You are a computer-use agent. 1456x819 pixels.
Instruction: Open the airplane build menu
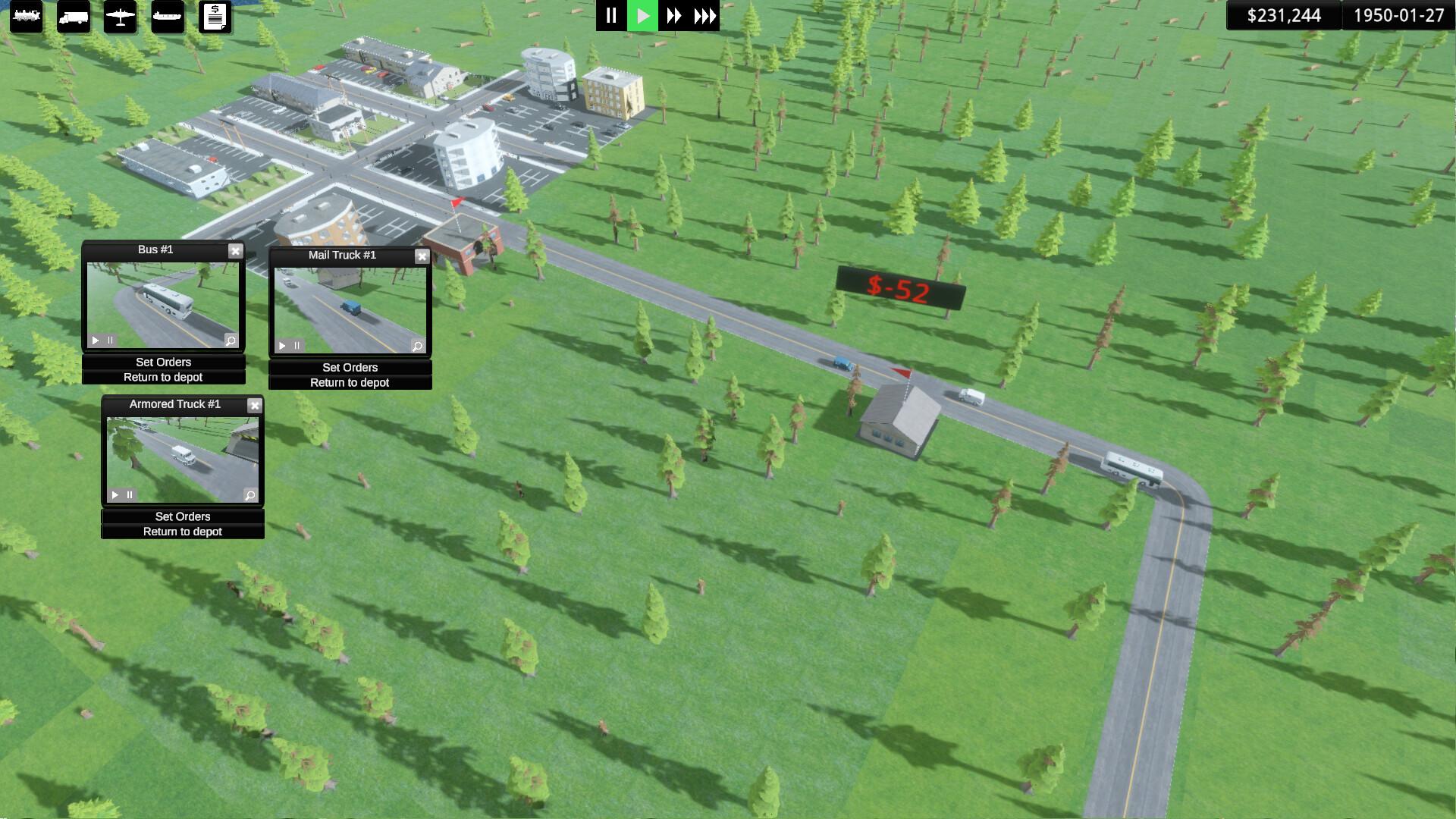[x=121, y=16]
